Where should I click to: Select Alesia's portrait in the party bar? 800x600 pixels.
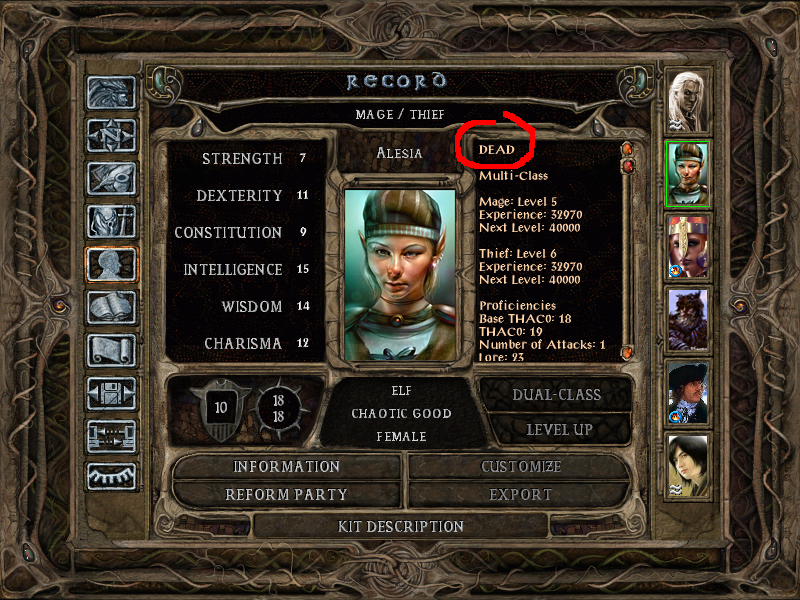tap(688, 174)
